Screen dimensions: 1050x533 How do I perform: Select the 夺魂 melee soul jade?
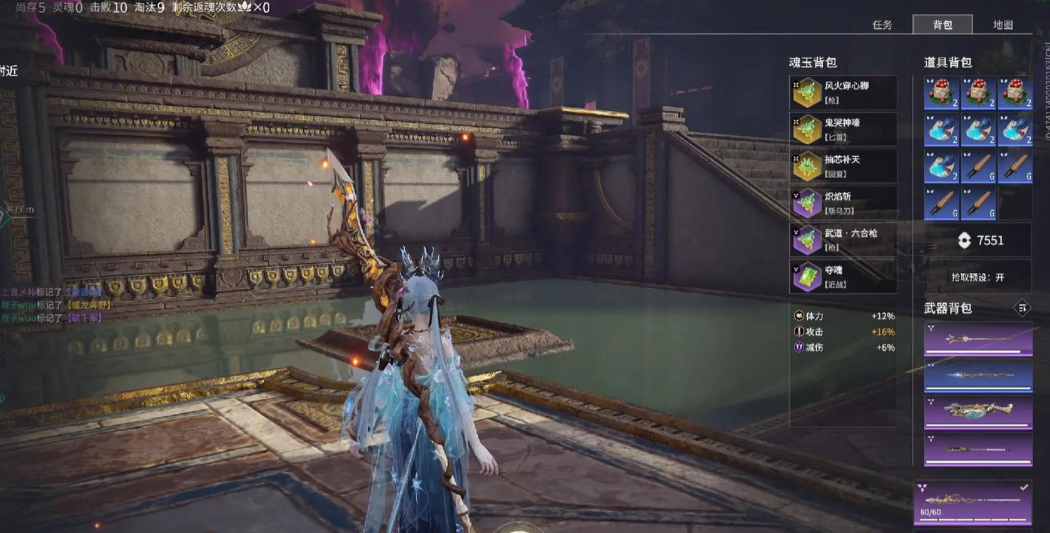(x=843, y=277)
